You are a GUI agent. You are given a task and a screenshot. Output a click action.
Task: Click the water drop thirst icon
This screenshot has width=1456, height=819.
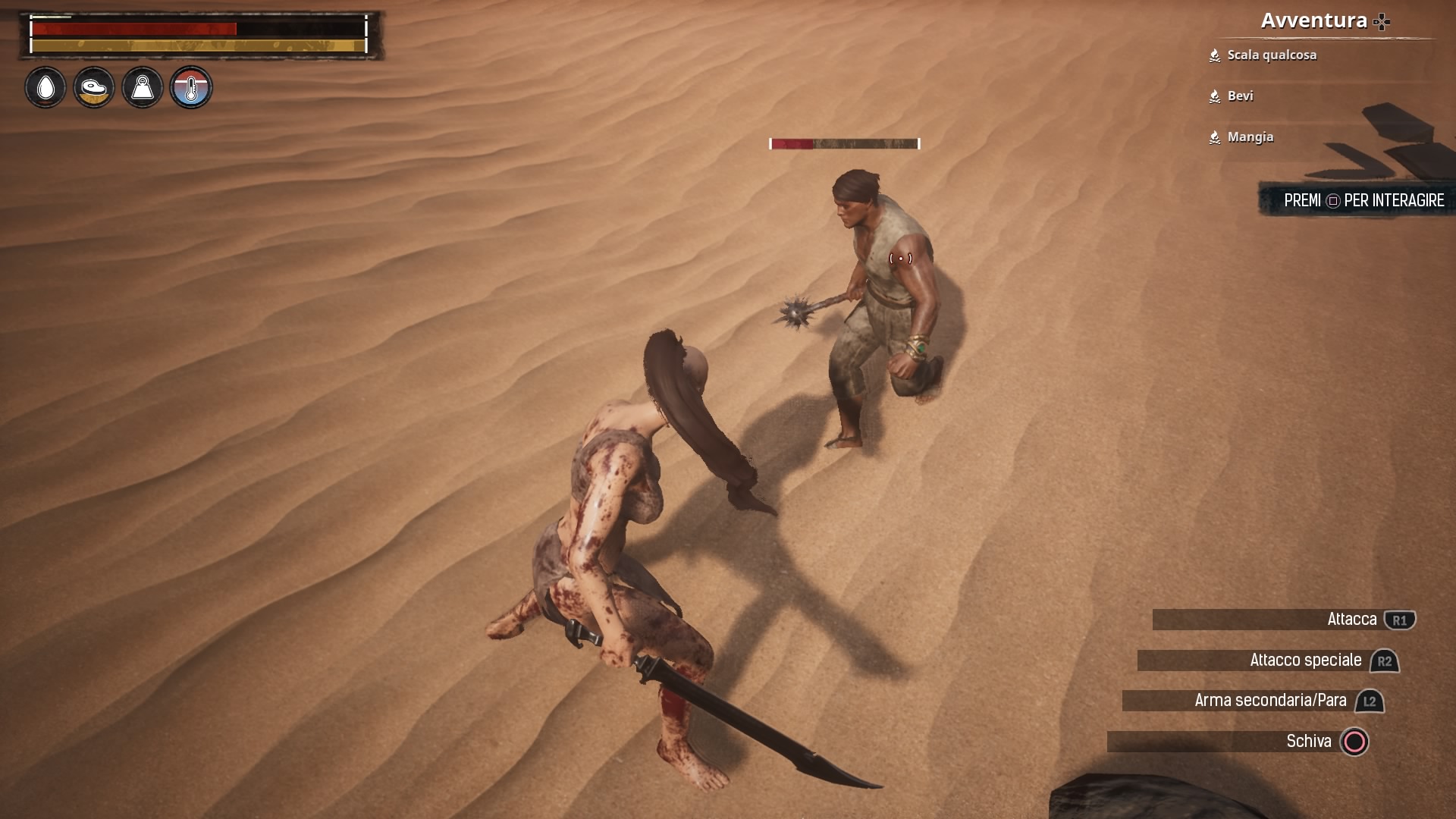coord(45,88)
